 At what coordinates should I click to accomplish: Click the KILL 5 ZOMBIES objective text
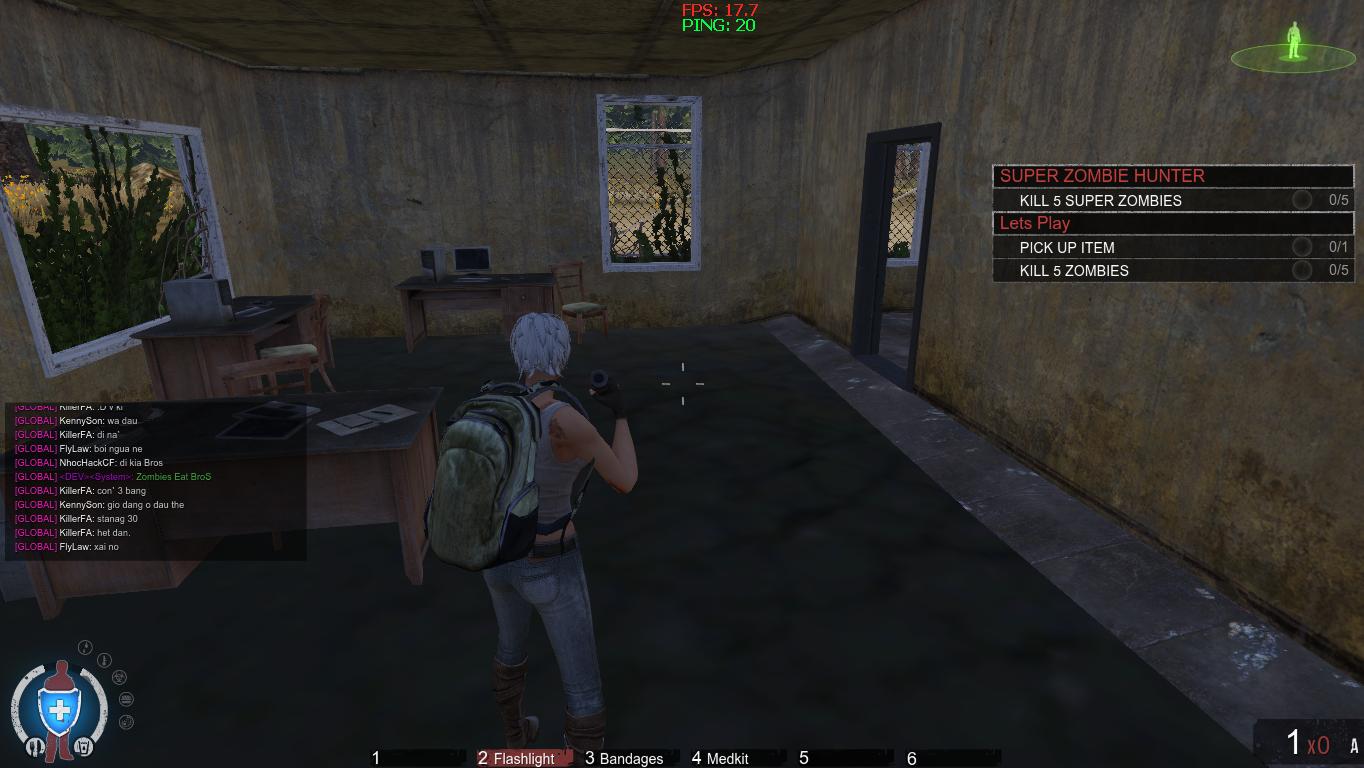coord(1073,270)
